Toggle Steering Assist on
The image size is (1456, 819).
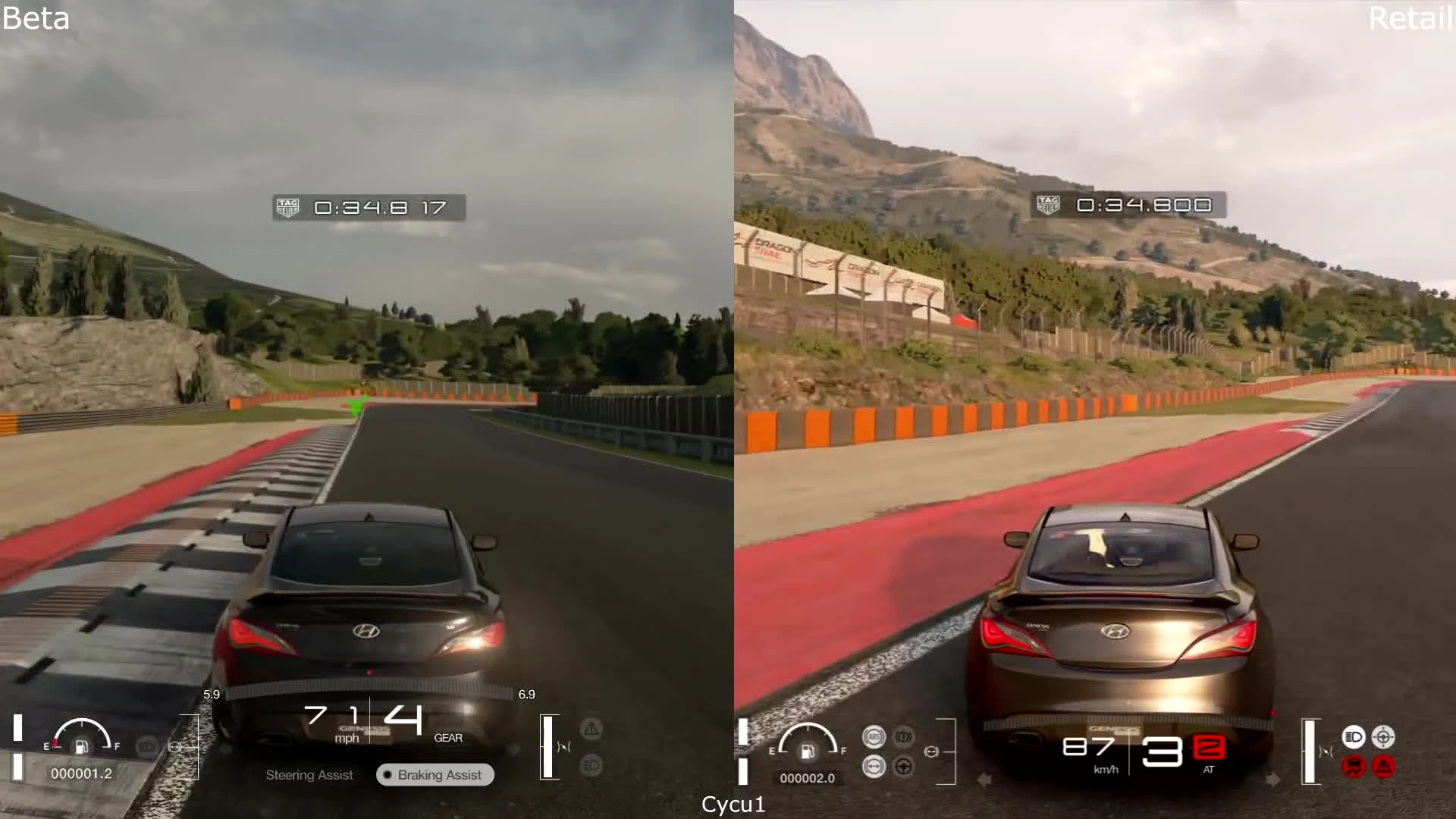pos(309,775)
